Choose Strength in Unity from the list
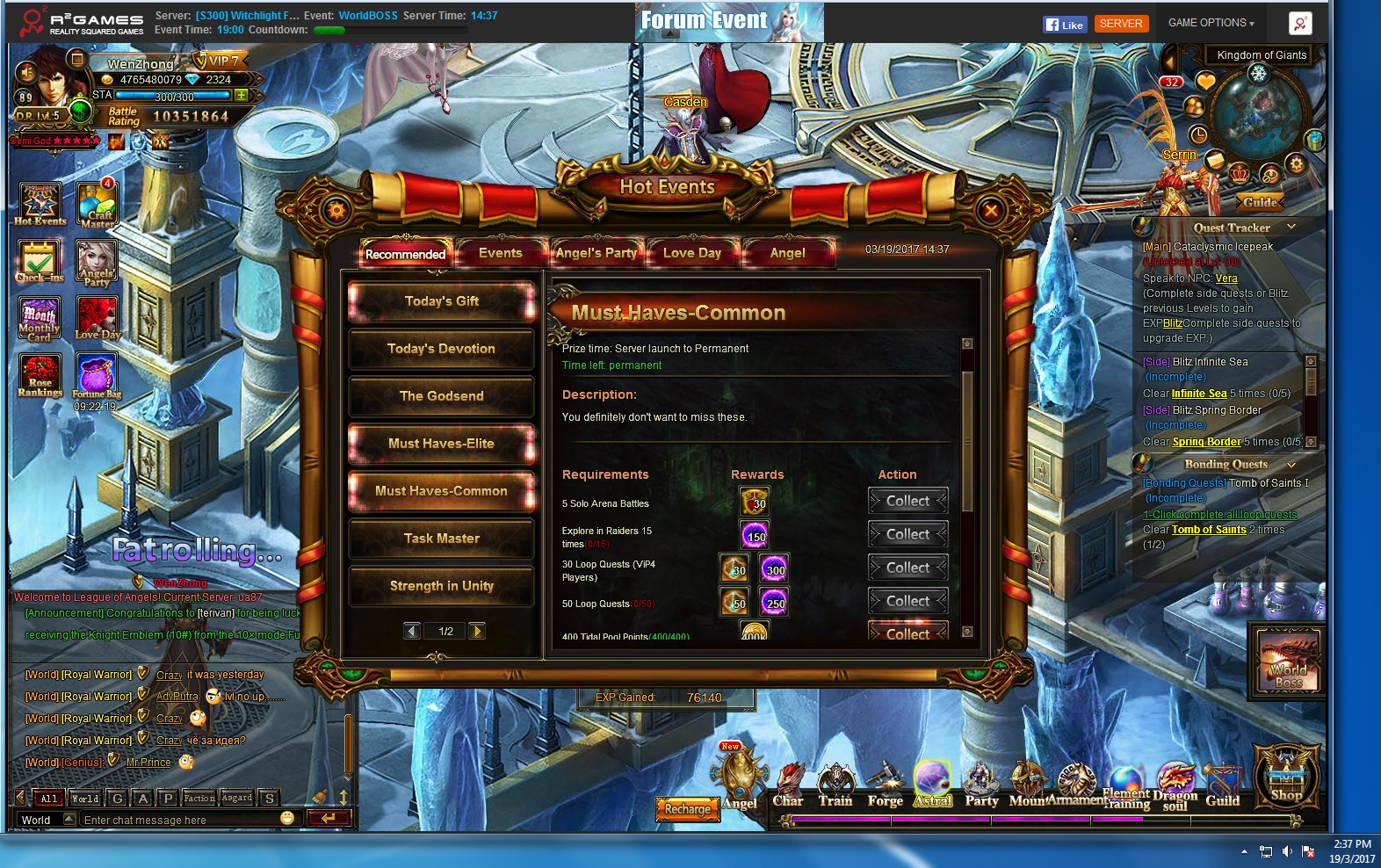The width and height of the screenshot is (1381, 868). tap(442, 586)
